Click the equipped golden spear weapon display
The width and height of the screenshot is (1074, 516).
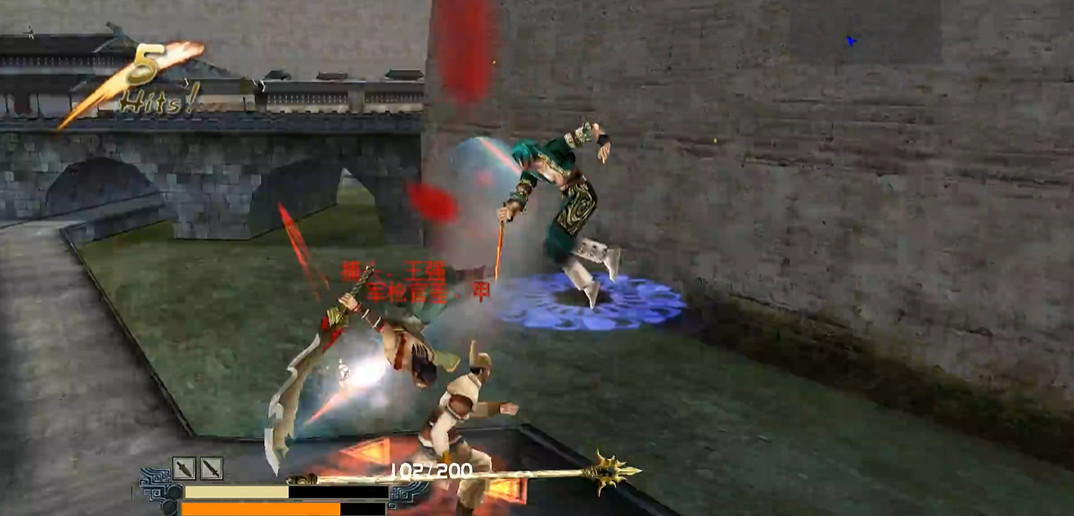pyautogui.click(x=470, y=473)
